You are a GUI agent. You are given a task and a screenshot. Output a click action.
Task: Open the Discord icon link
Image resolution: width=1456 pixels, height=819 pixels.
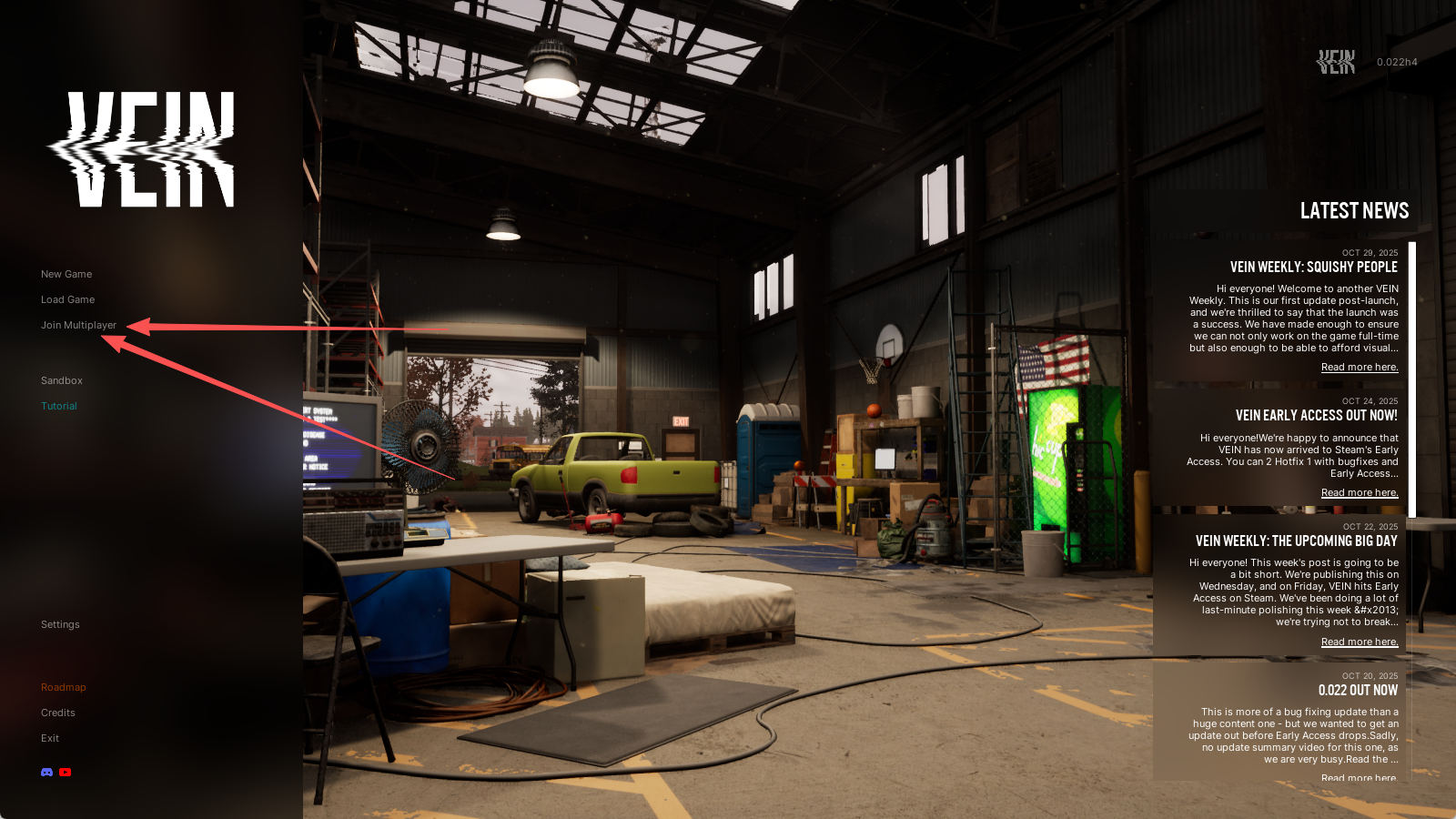46,773
